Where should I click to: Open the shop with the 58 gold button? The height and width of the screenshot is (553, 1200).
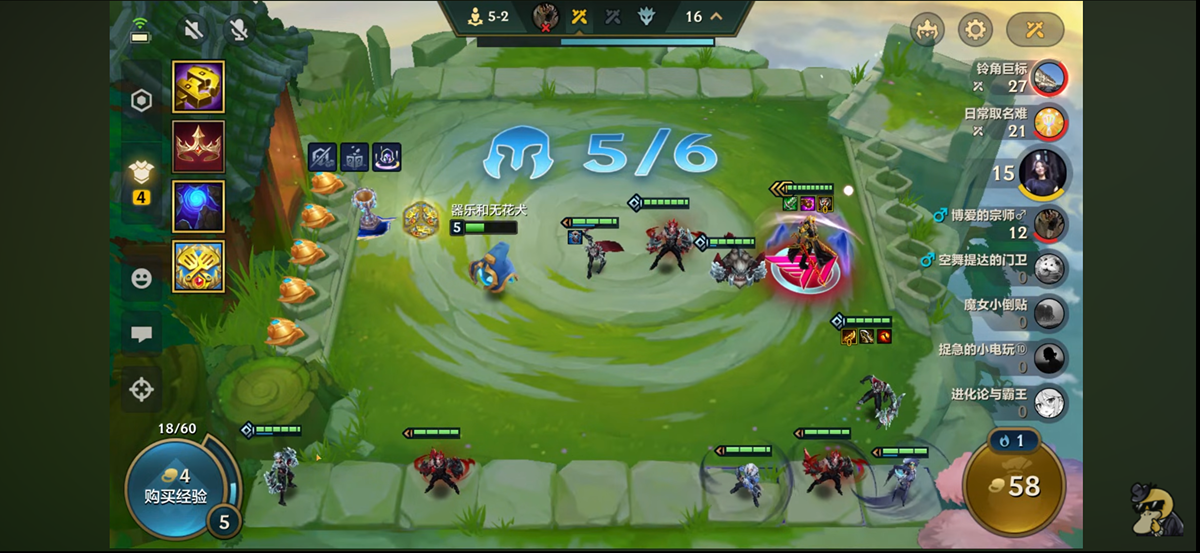(1011, 485)
